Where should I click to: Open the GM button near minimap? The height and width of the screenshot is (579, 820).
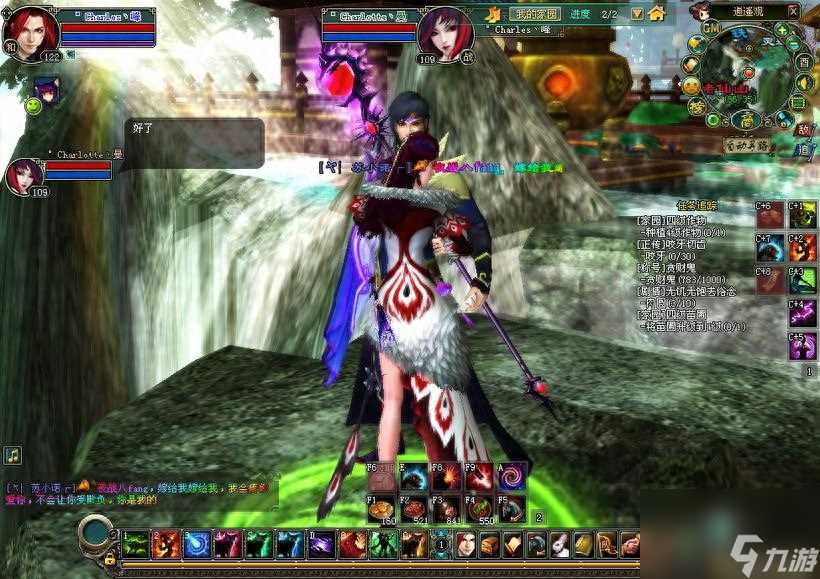710,31
